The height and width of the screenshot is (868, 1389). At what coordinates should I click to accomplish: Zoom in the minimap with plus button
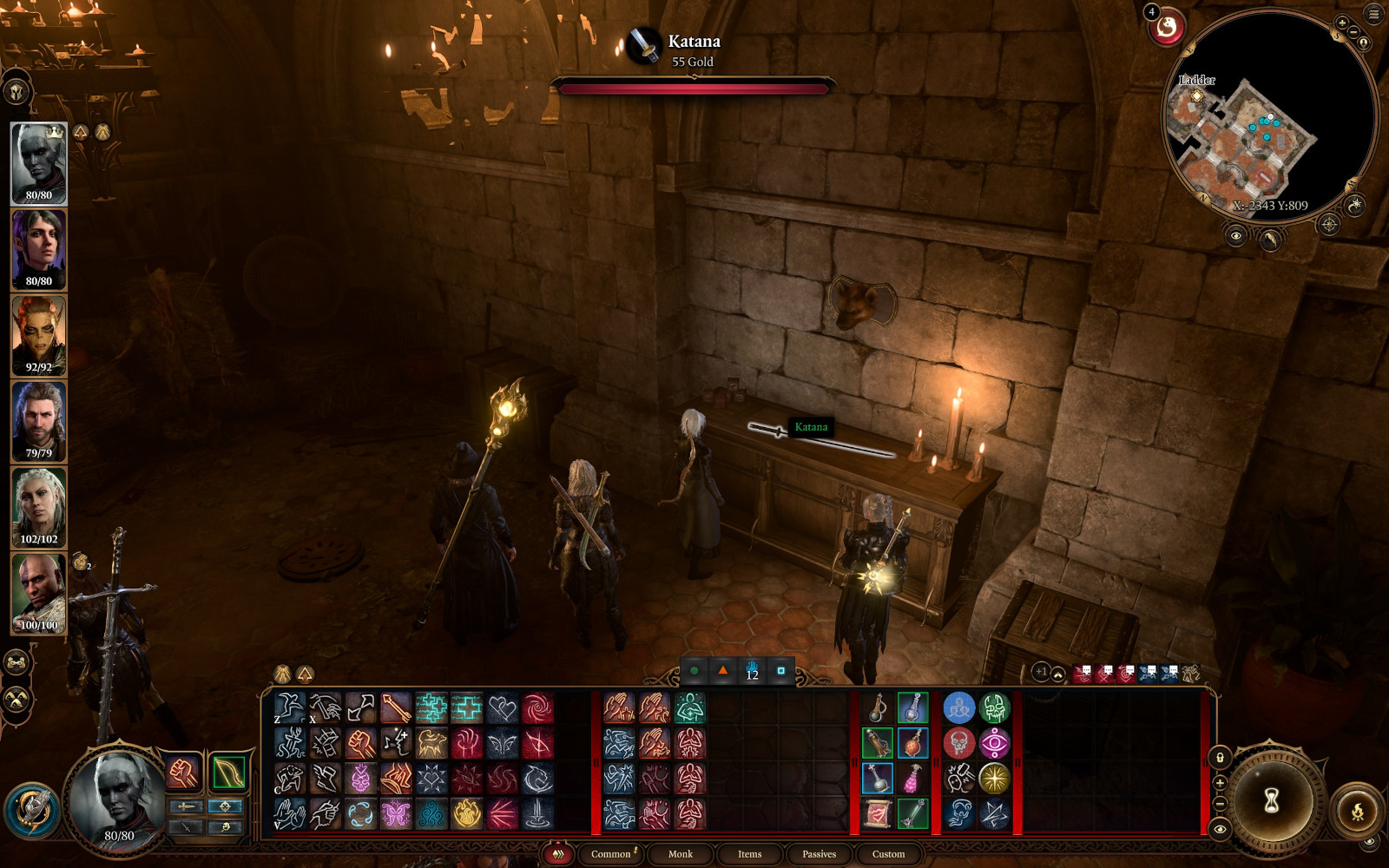(1342, 23)
